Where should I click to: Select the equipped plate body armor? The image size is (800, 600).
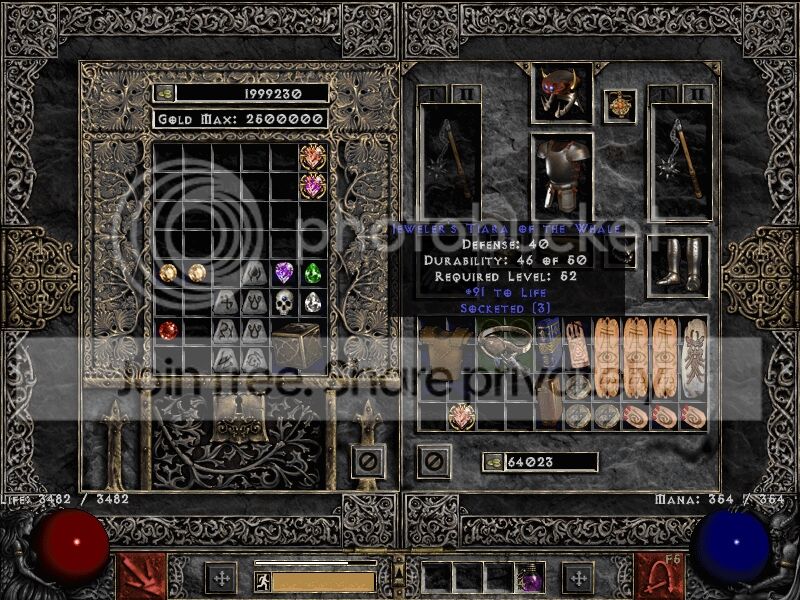click(x=561, y=171)
